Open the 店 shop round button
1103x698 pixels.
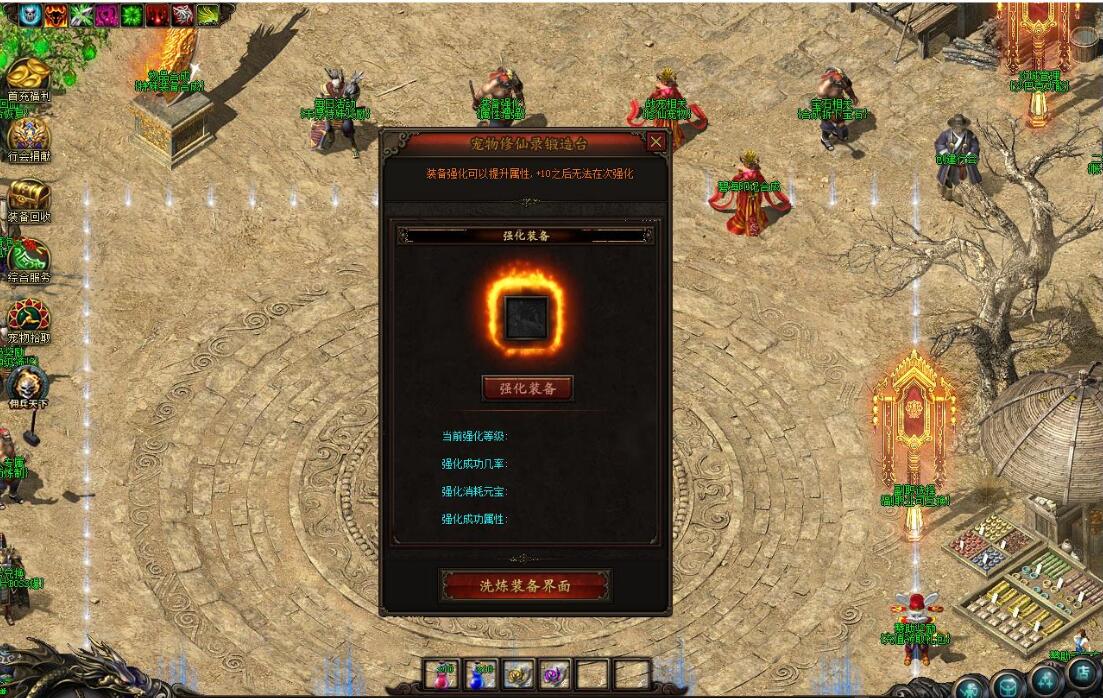click(x=1084, y=674)
